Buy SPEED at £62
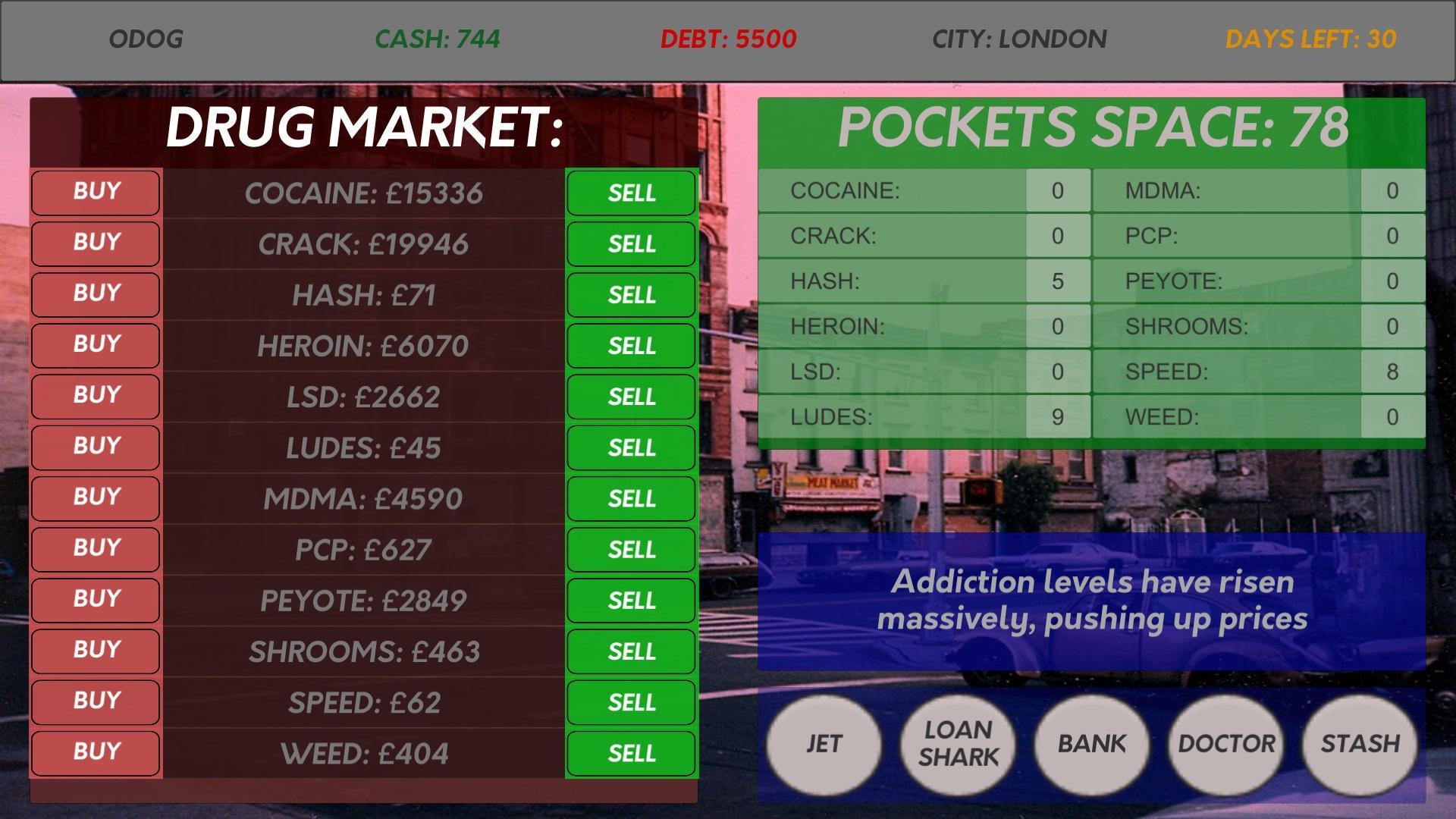 tap(95, 701)
